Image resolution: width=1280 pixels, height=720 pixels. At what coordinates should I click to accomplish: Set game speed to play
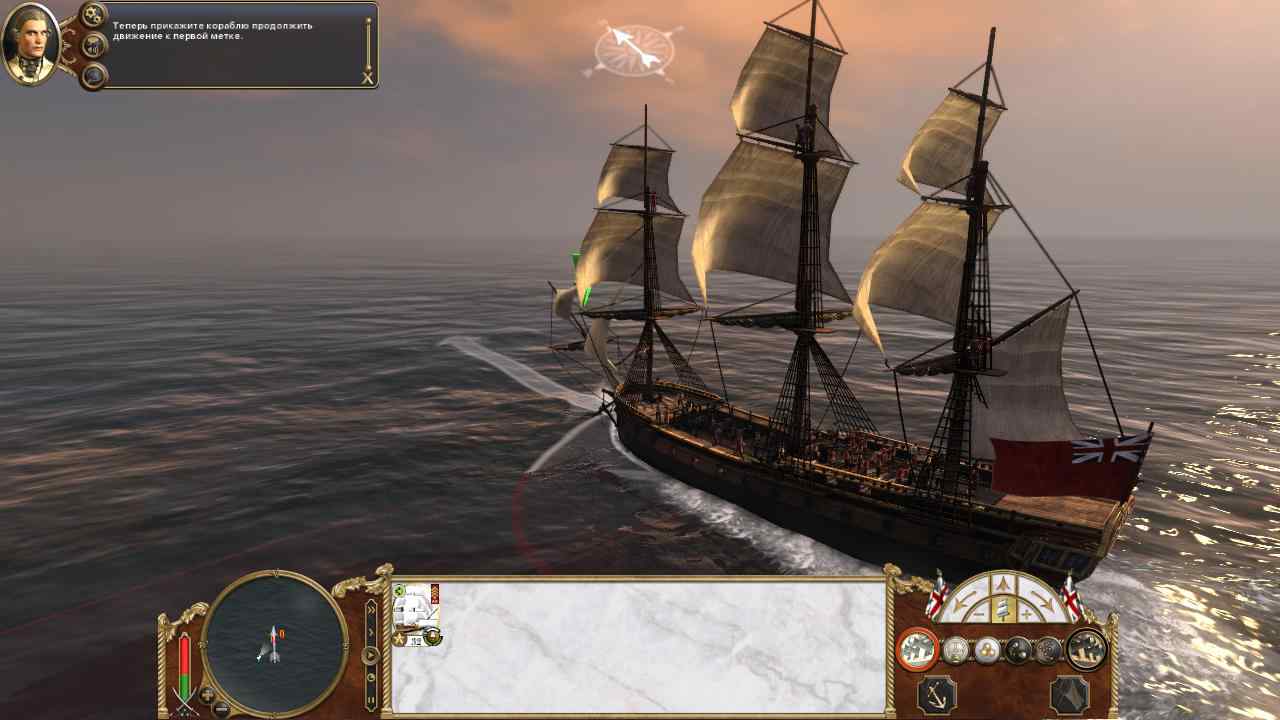(371, 656)
